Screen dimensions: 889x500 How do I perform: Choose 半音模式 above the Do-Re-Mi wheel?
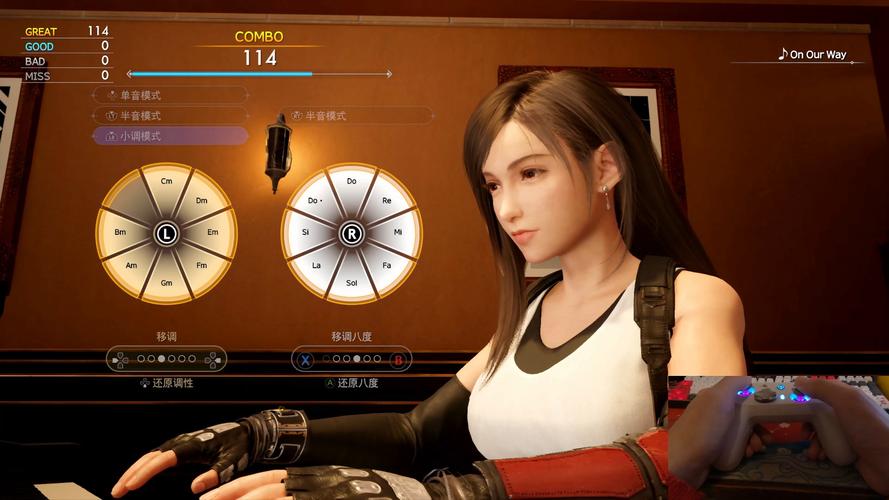[x=355, y=116]
